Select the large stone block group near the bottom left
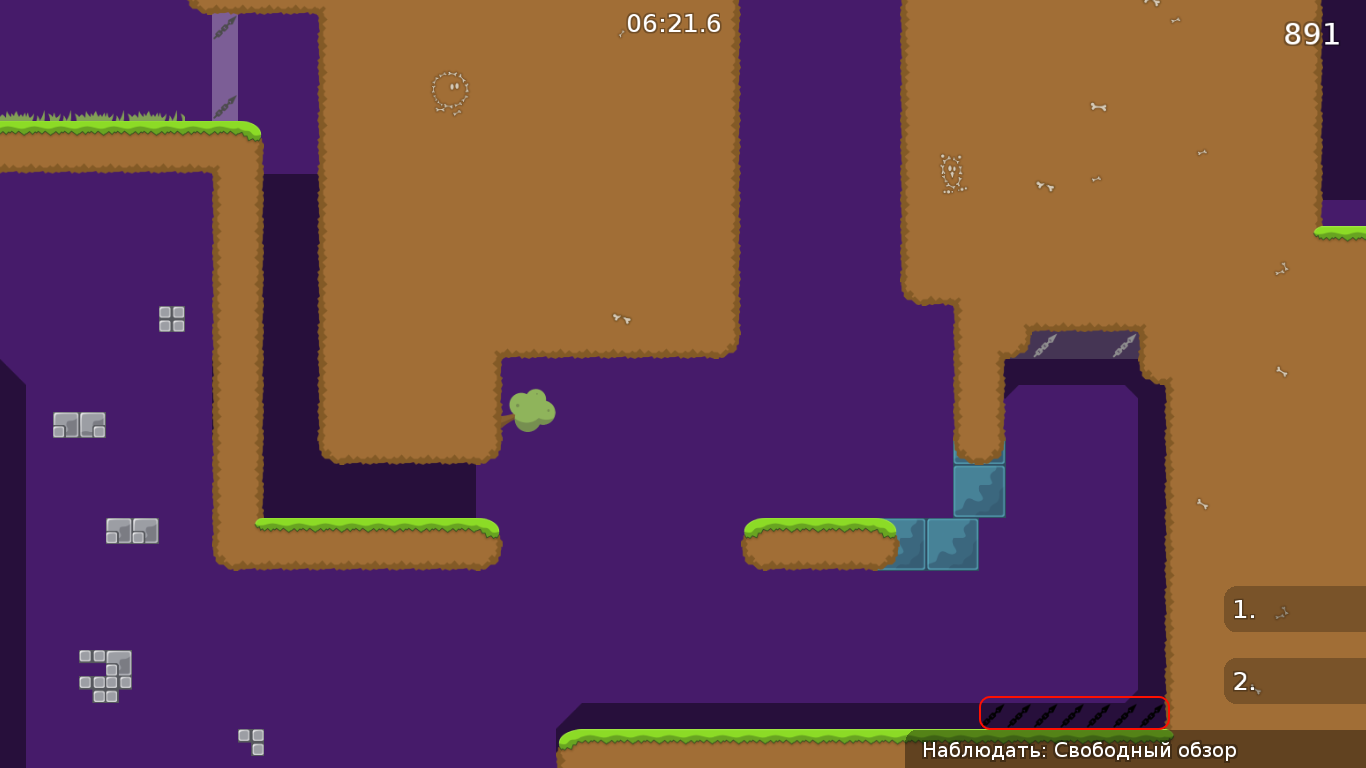 click(105, 676)
